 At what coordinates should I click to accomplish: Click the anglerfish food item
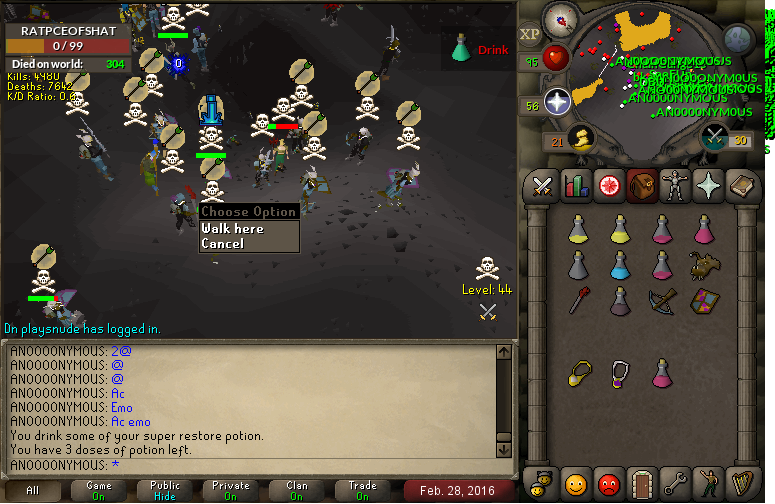click(704, 265)
